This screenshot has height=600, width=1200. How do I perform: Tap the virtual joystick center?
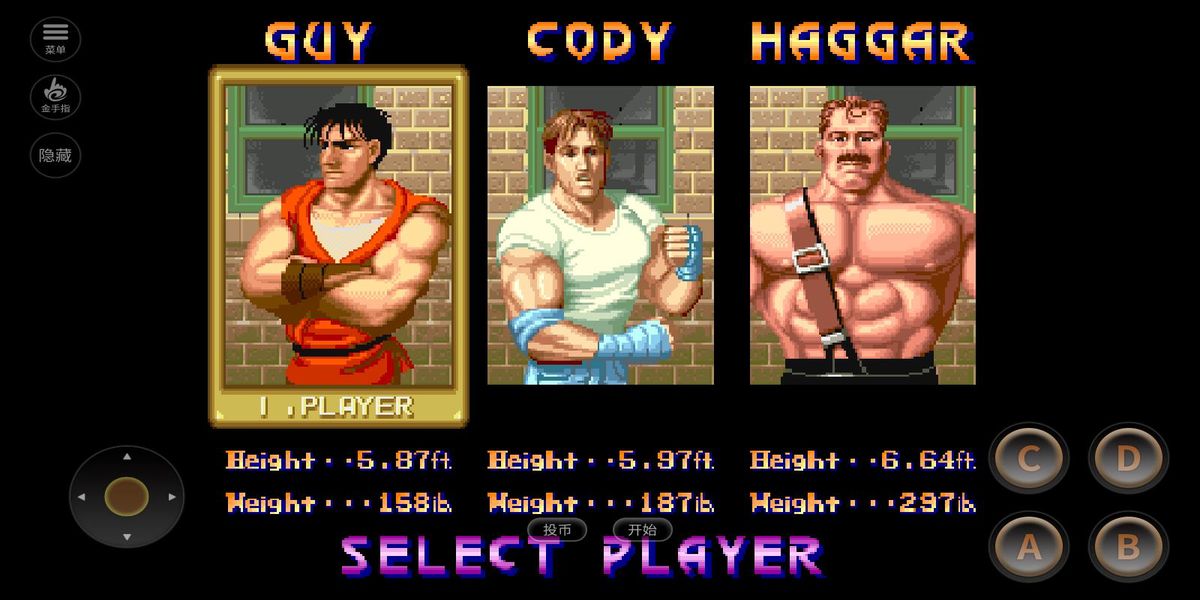[x=126, y=496]
